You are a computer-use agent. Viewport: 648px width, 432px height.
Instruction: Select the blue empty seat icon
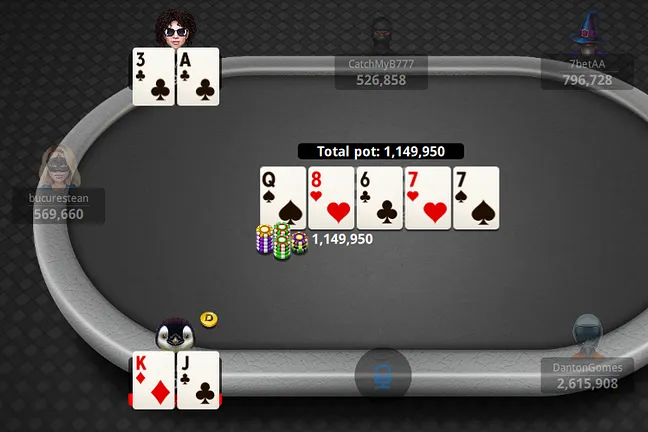point(383,373)
